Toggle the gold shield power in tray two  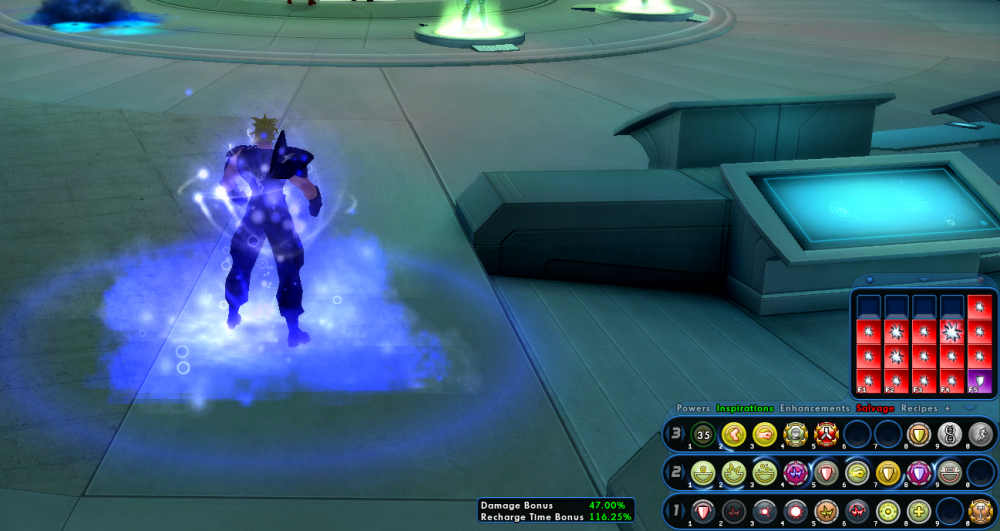[888, 472]
